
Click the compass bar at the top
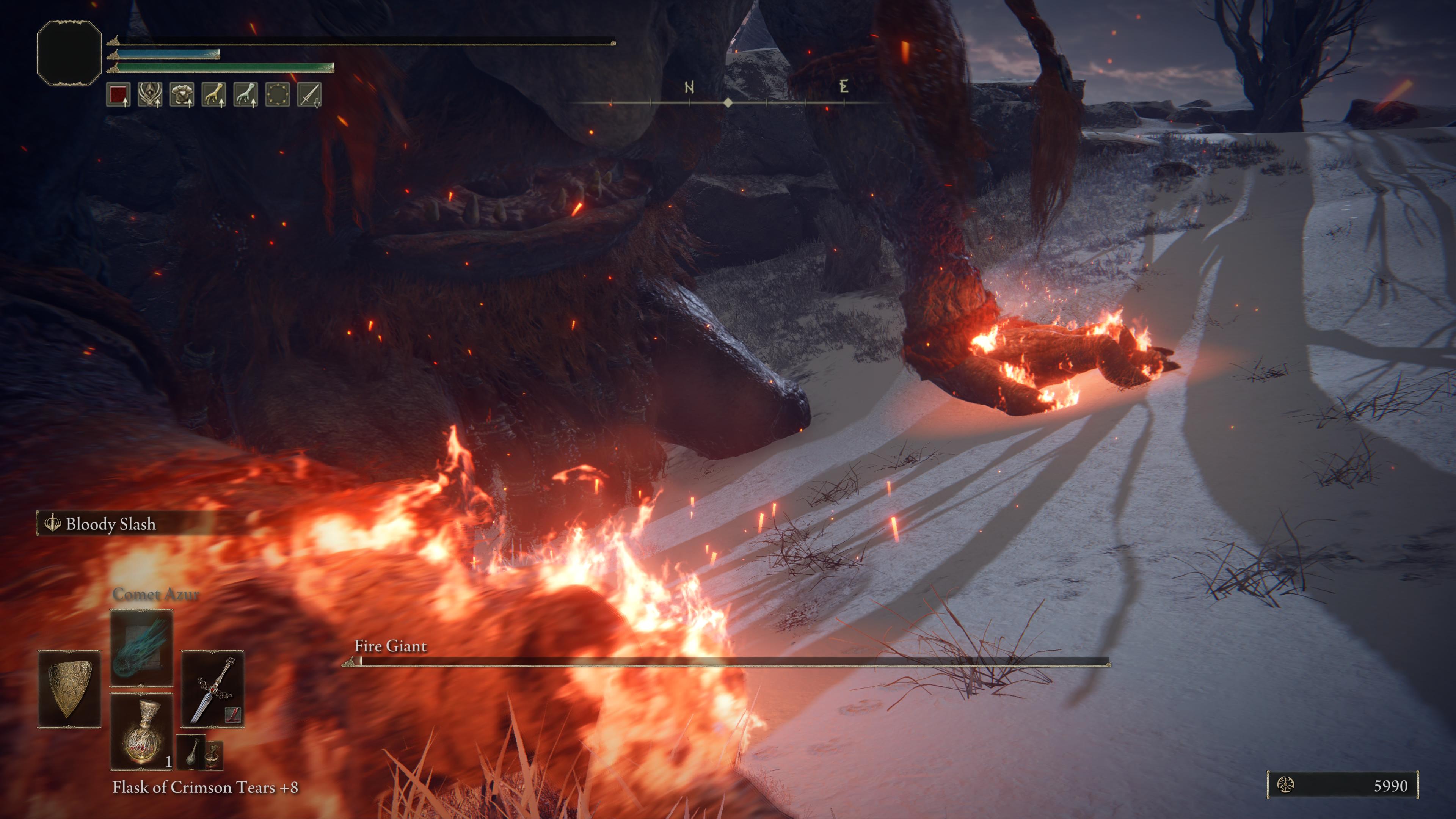(728, 102)
